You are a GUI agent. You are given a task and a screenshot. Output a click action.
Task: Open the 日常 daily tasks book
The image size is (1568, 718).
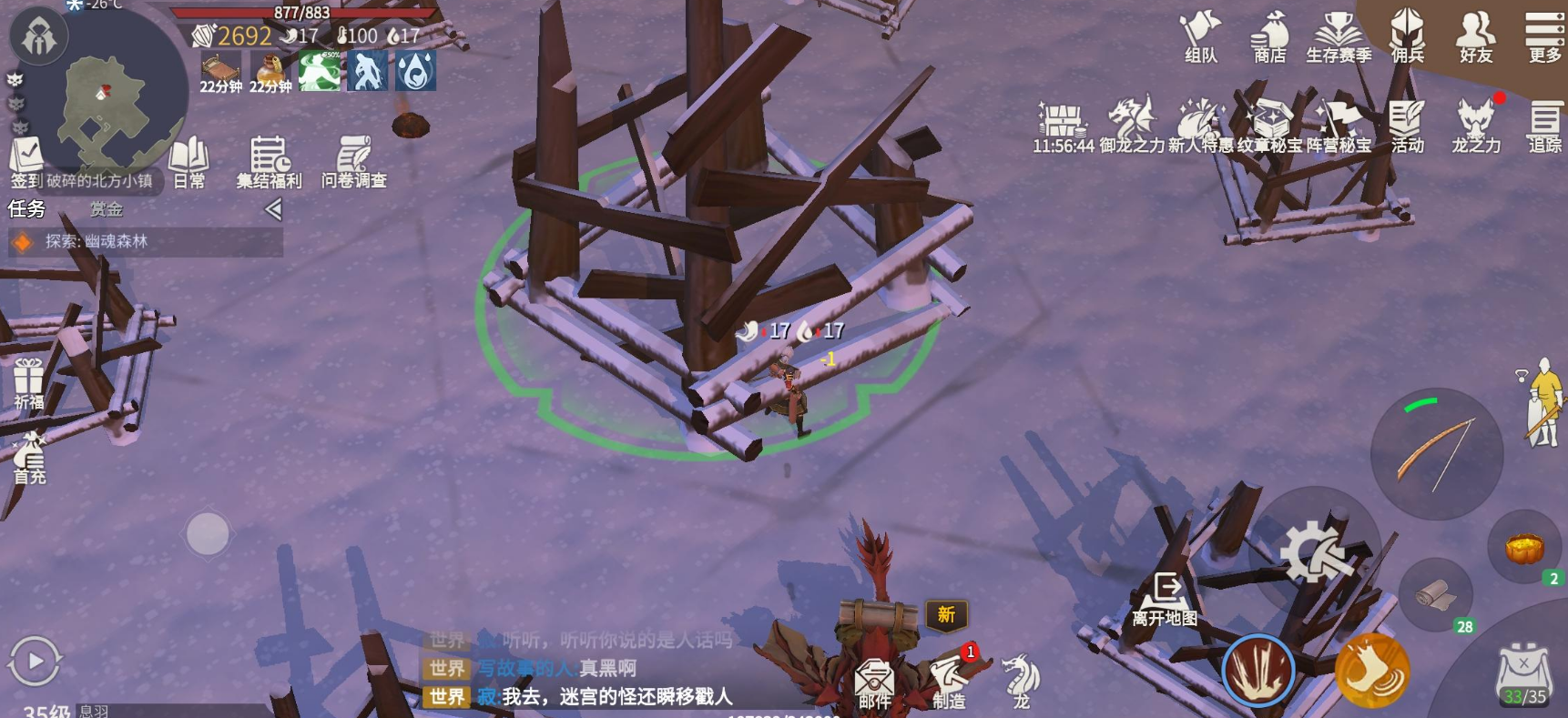(189, 160)
